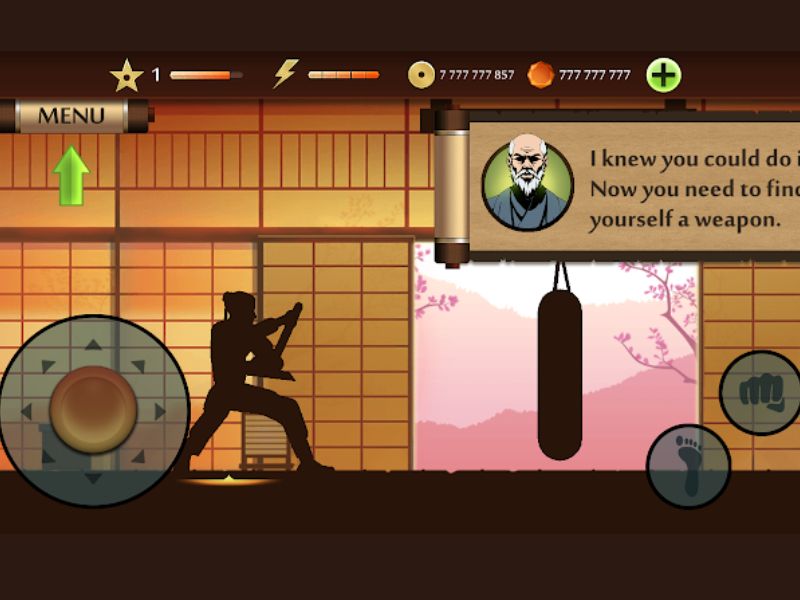Click the virtual movement joystick knob
Image resolution: width=800 pixels, height=600 pixels.
pyautogui.click(x=93, y=410)
